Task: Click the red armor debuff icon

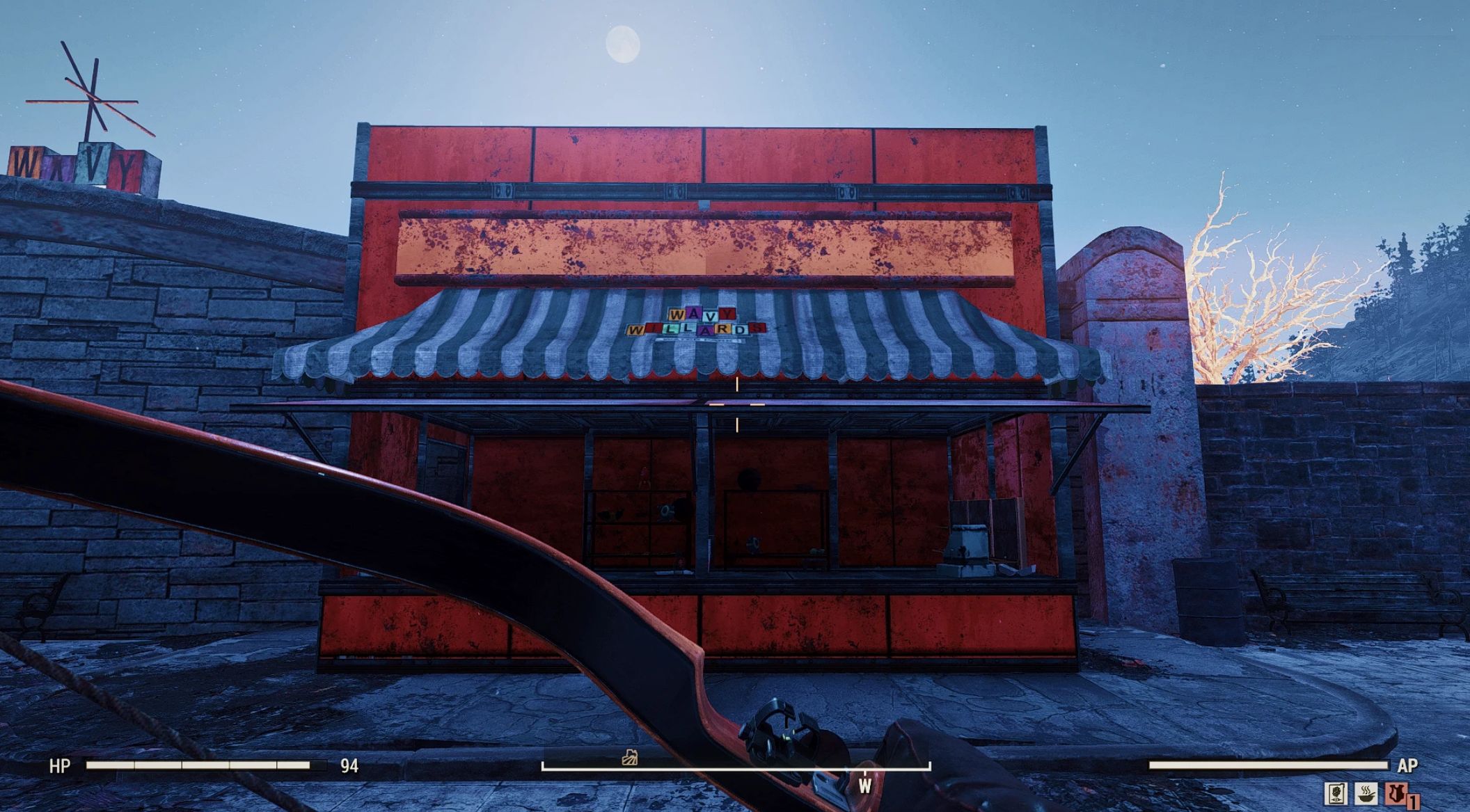Action: (1394, 793)
